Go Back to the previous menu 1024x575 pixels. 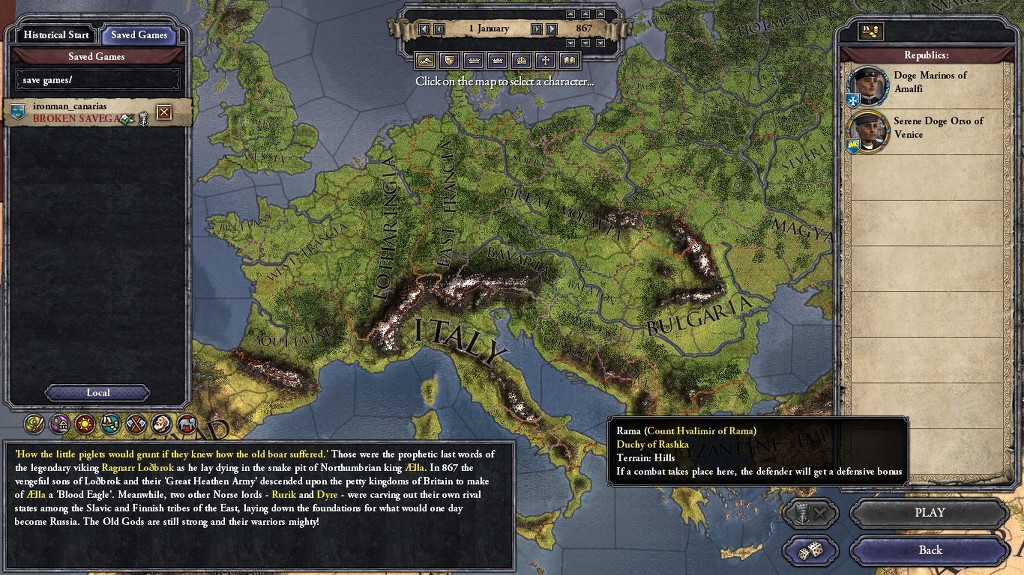[929, 550]
